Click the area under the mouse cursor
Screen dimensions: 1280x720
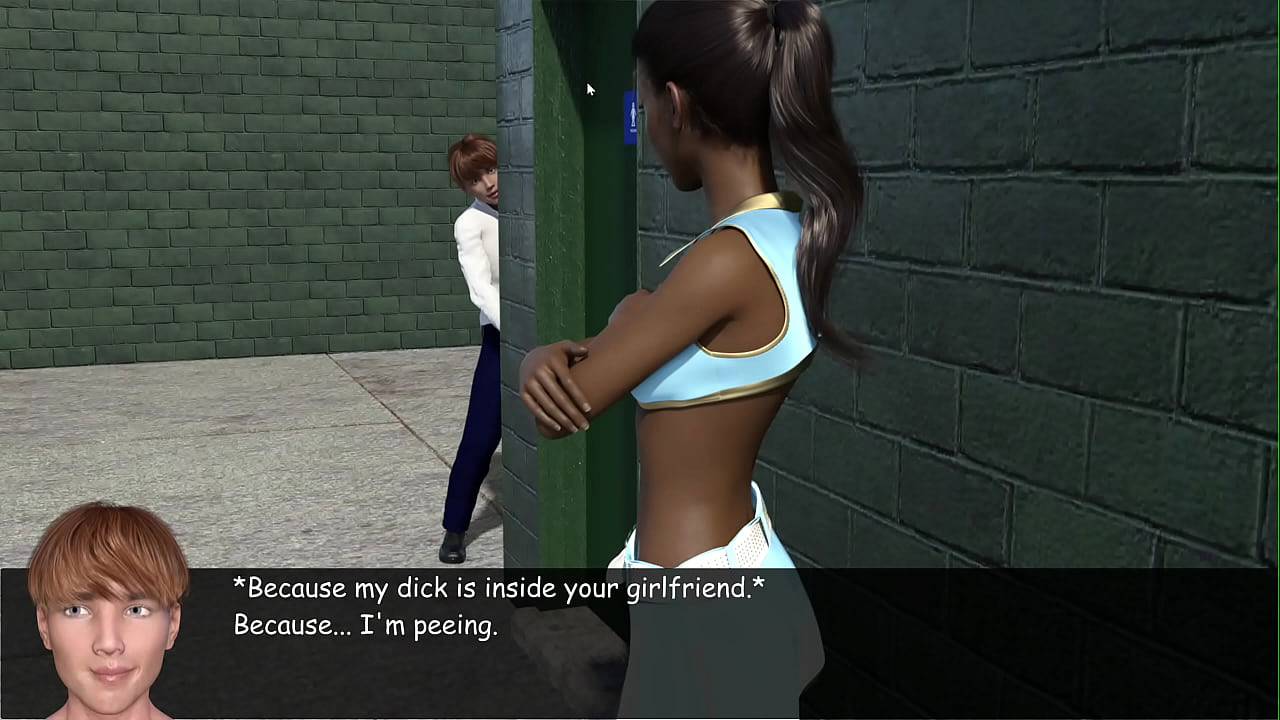(590, 90)
